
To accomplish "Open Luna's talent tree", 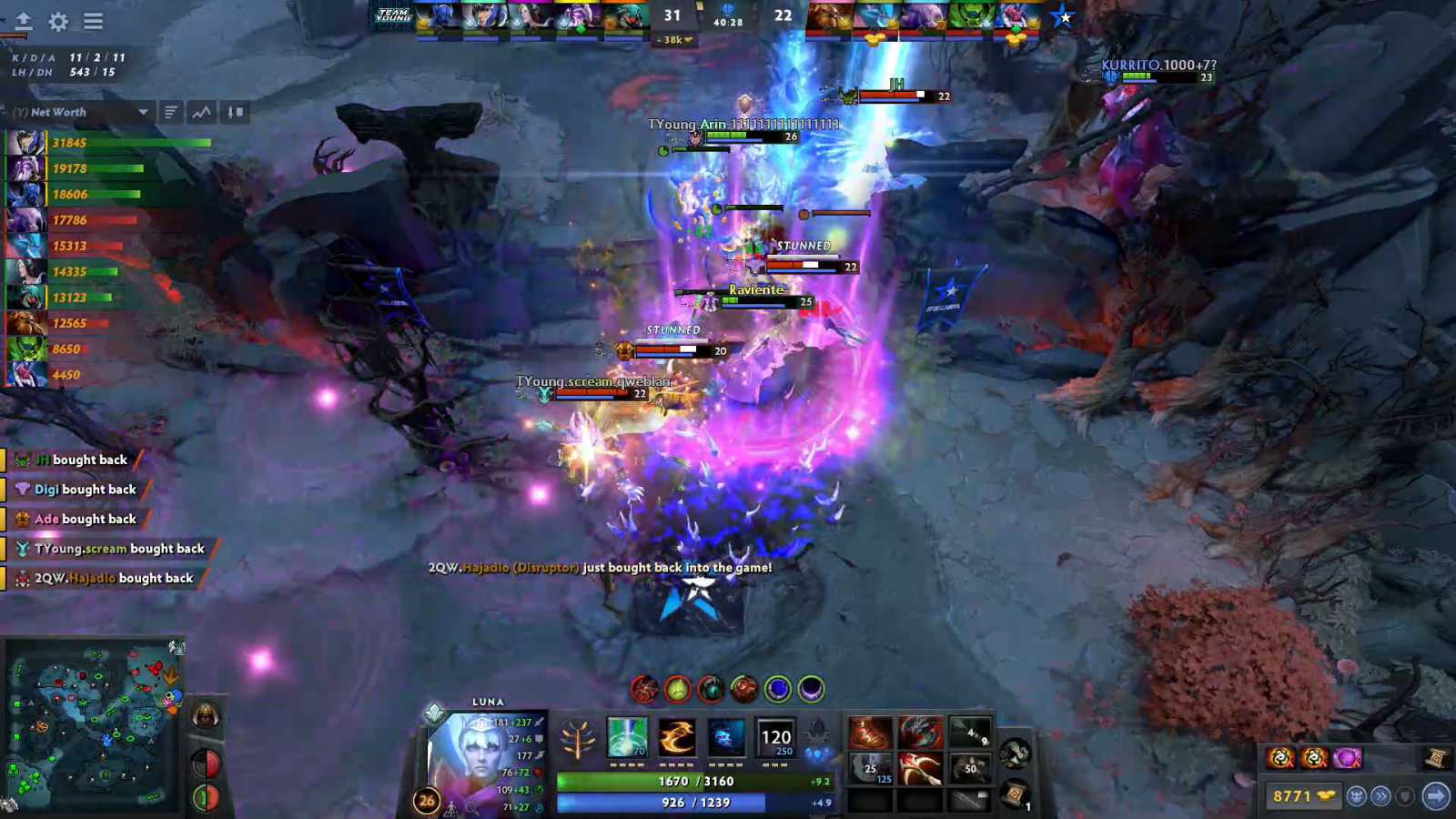I will [577, 739].
